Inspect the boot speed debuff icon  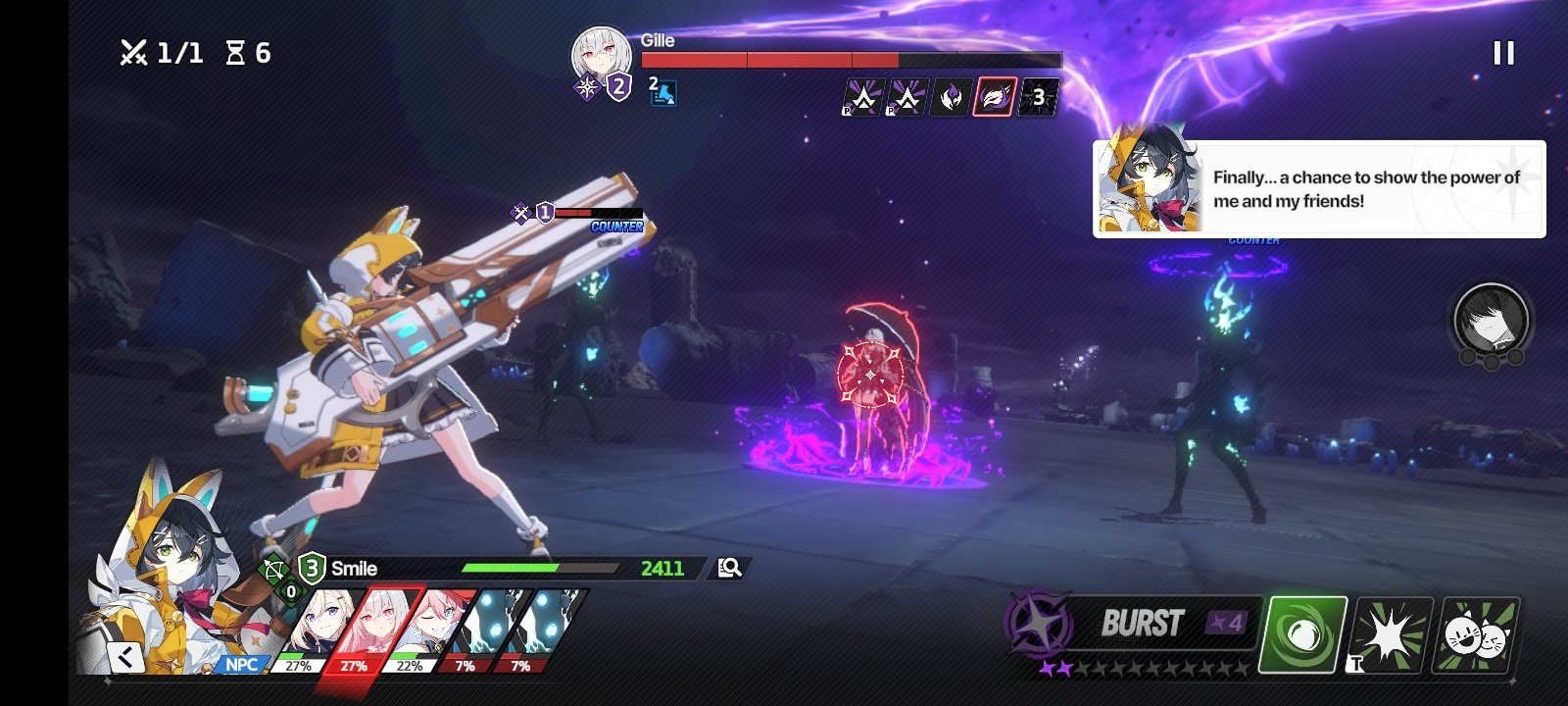point(663,93)
